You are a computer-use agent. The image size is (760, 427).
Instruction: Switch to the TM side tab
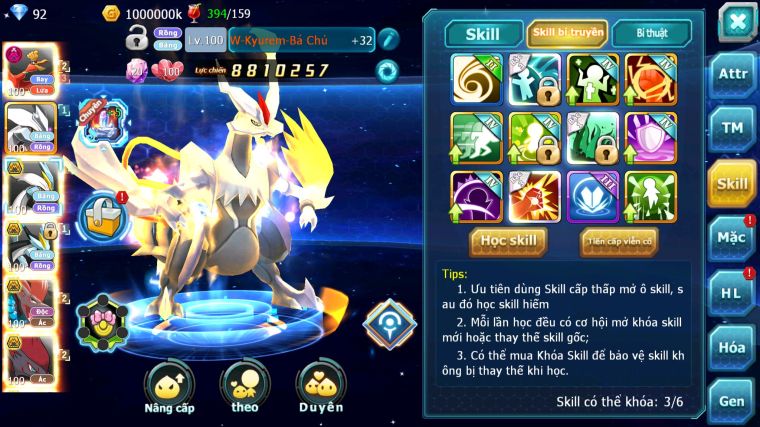coord(732,129)
